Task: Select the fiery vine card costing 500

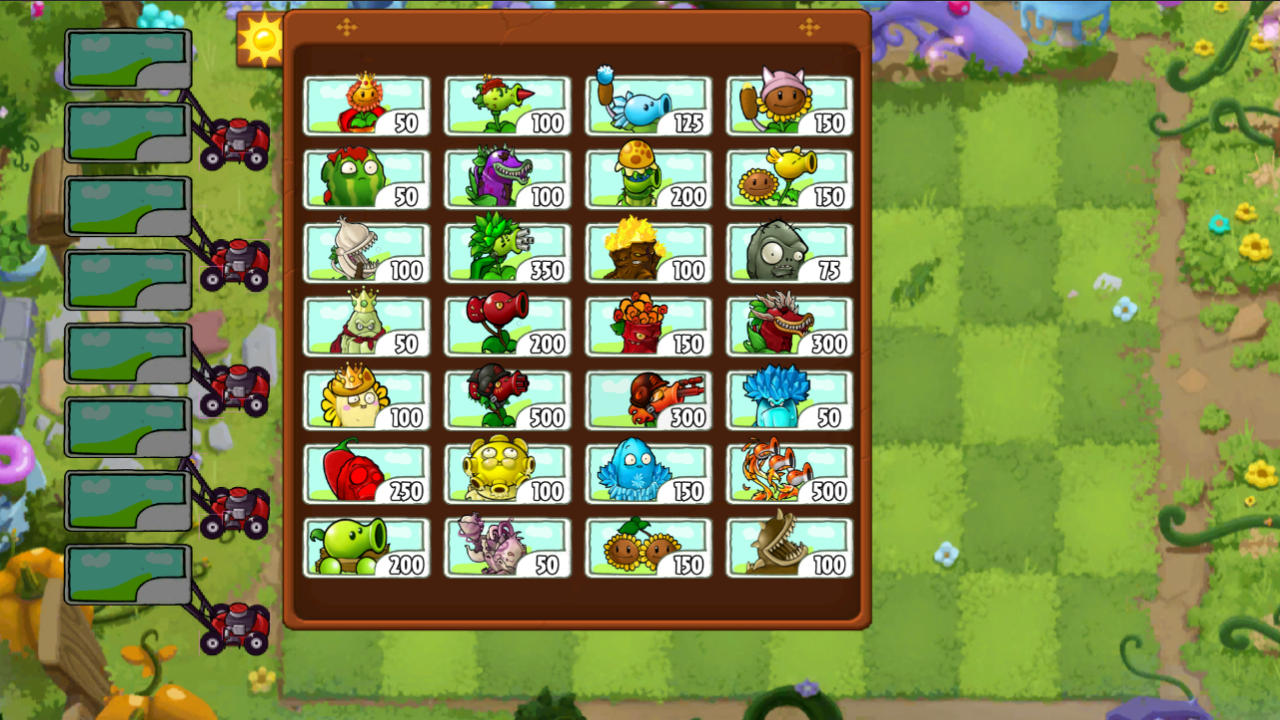Action: 788,472
